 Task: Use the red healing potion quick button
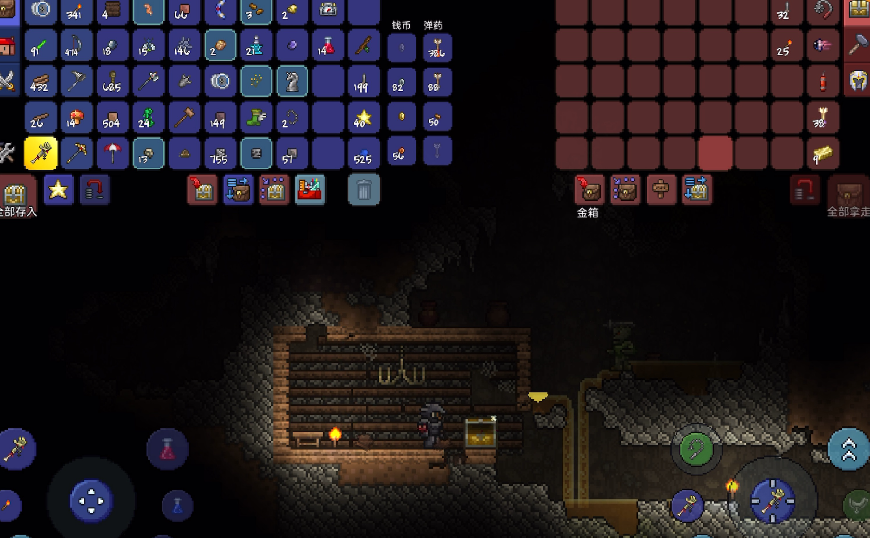click(167, 449)
